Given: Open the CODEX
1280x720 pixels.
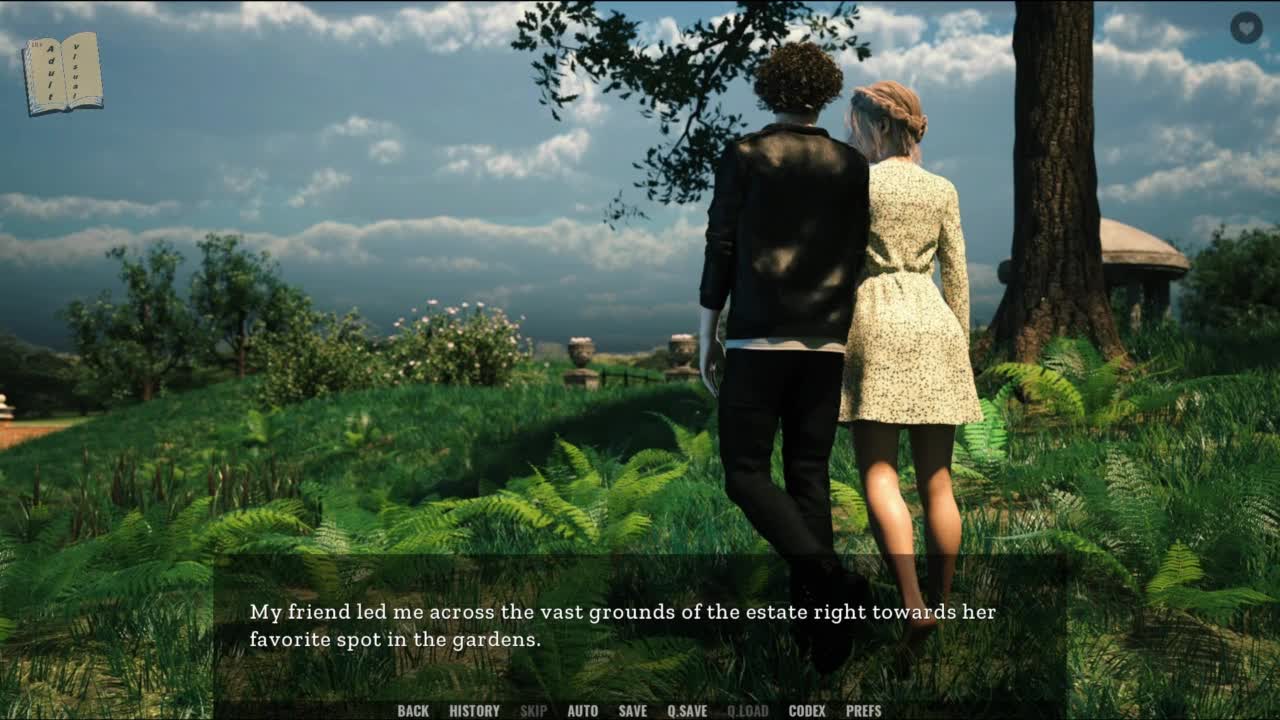Looking at the screenshot, I should click(807, 711).
